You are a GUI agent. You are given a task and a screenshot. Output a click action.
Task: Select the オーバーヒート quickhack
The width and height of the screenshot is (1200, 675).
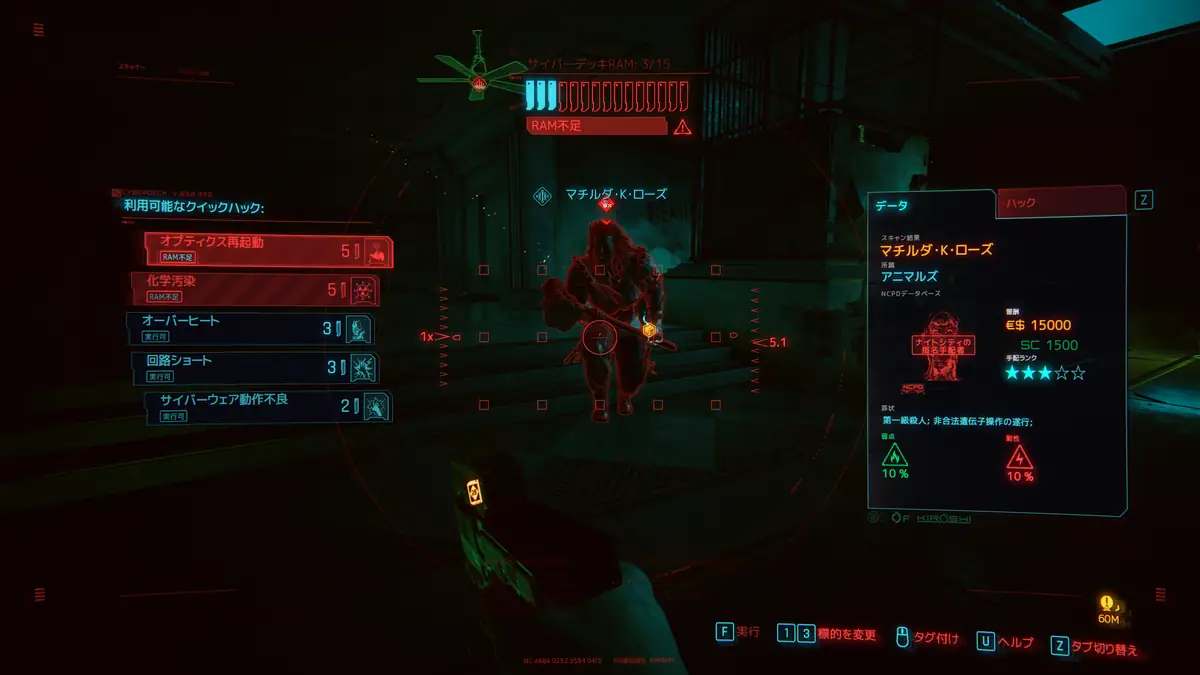[x=250, y=328]
